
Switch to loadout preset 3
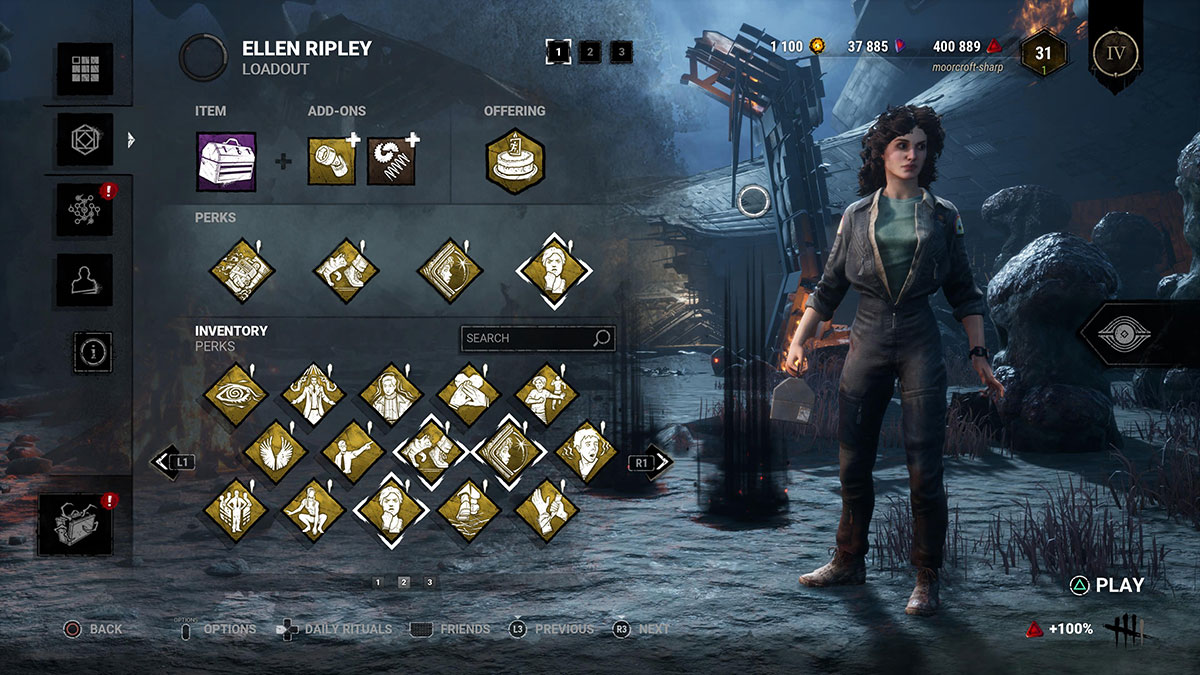pos(621,51)
